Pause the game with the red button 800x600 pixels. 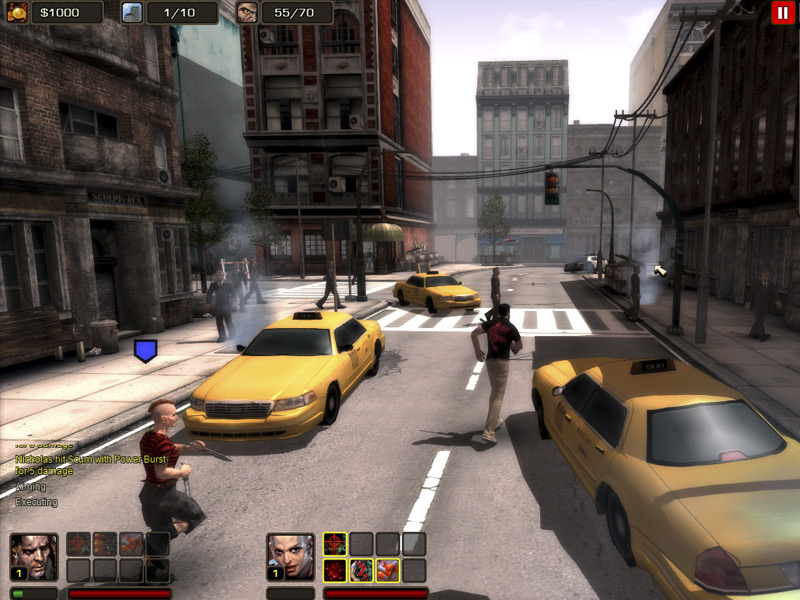(780, 12)
